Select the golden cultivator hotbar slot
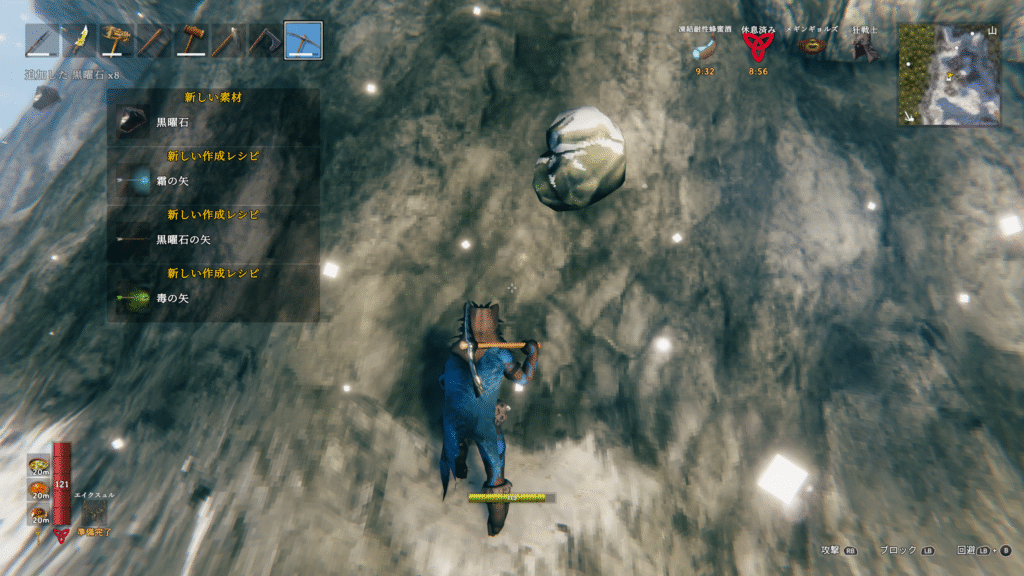1024x576 pixels. click(x=117, y=40)
